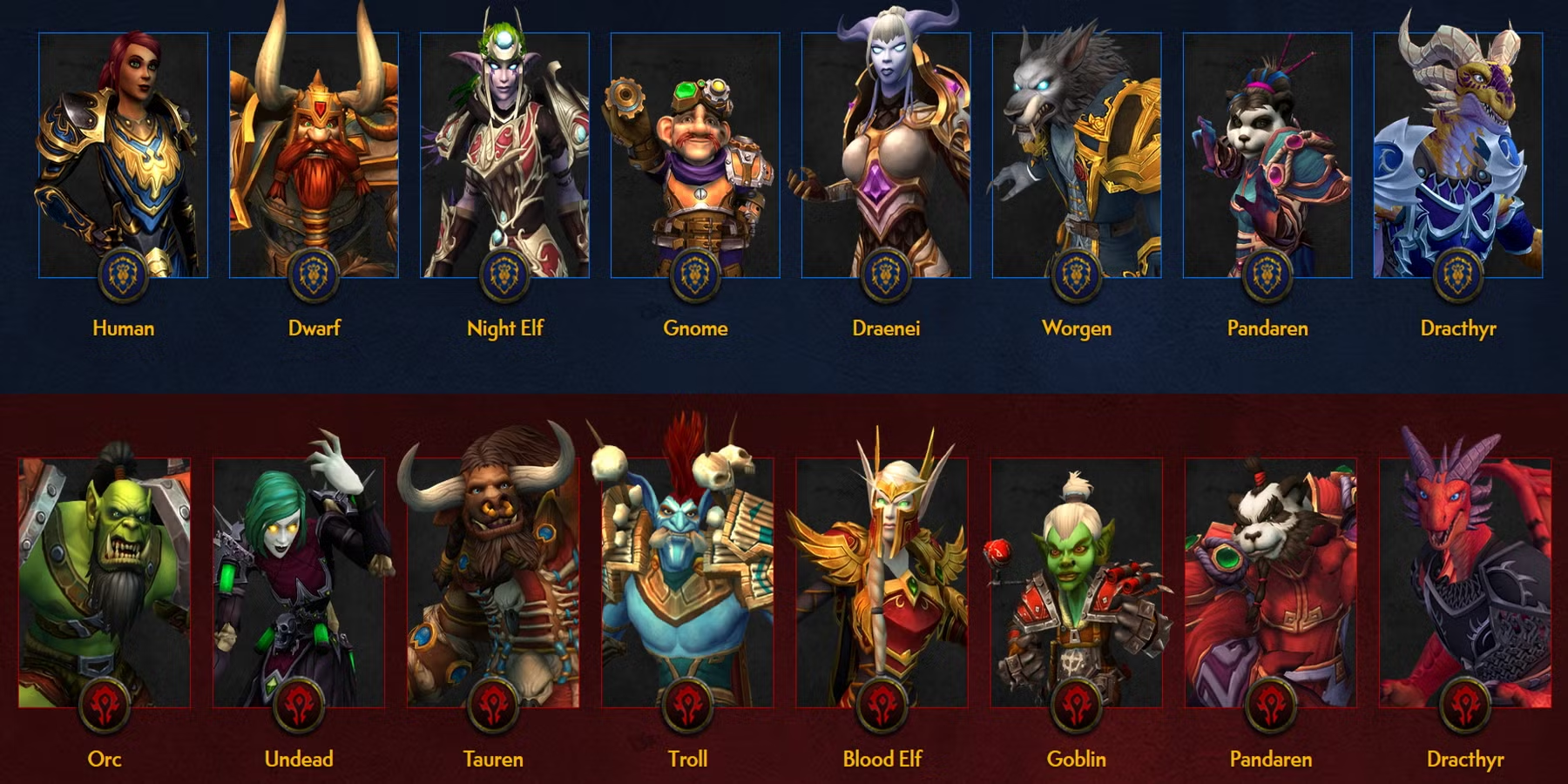Choose the Draenei race tile
The image size is (1568, 784).
886,157
